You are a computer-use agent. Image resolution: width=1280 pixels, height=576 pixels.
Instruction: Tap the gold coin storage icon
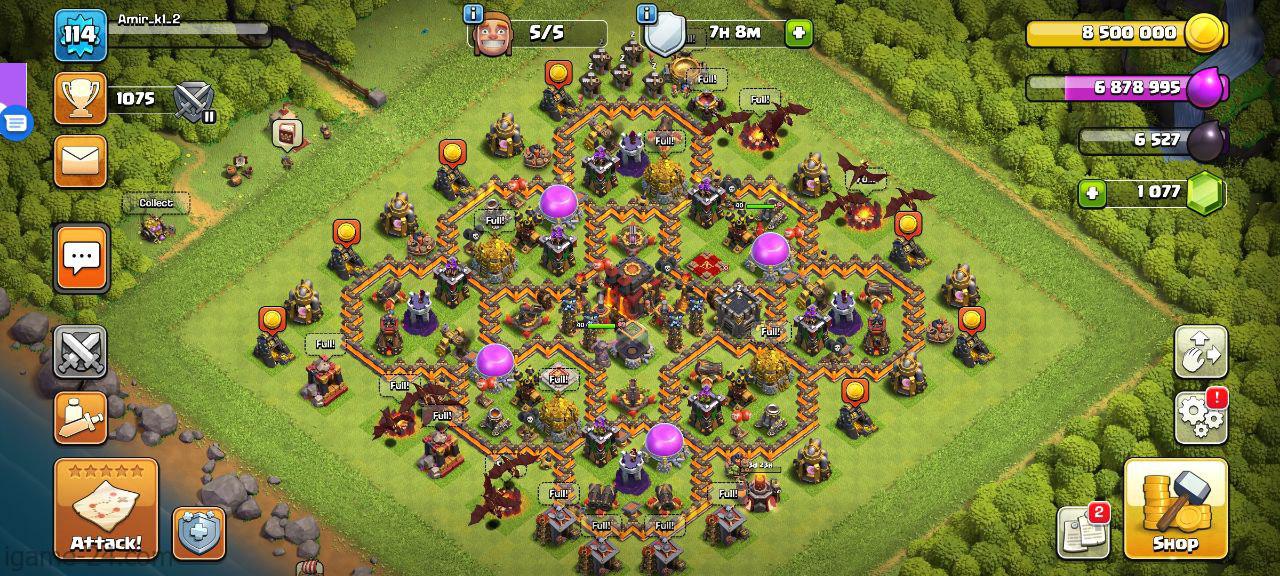[x=1205, y=33]
